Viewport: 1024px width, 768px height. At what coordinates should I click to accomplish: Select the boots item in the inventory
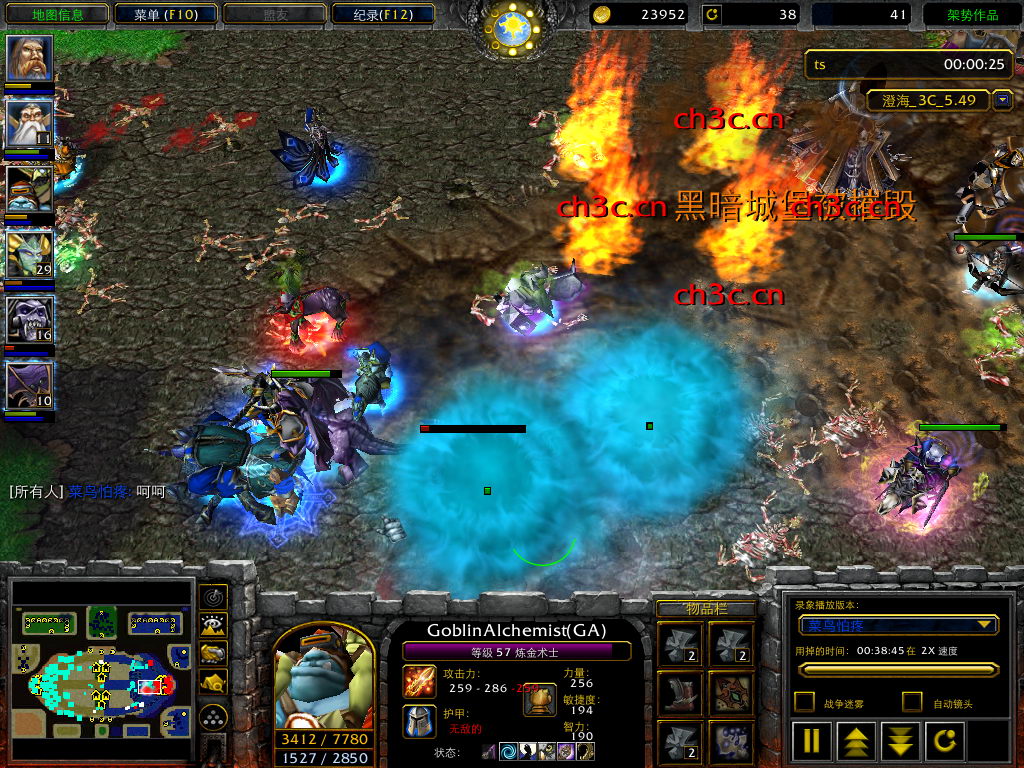(680, 694)
